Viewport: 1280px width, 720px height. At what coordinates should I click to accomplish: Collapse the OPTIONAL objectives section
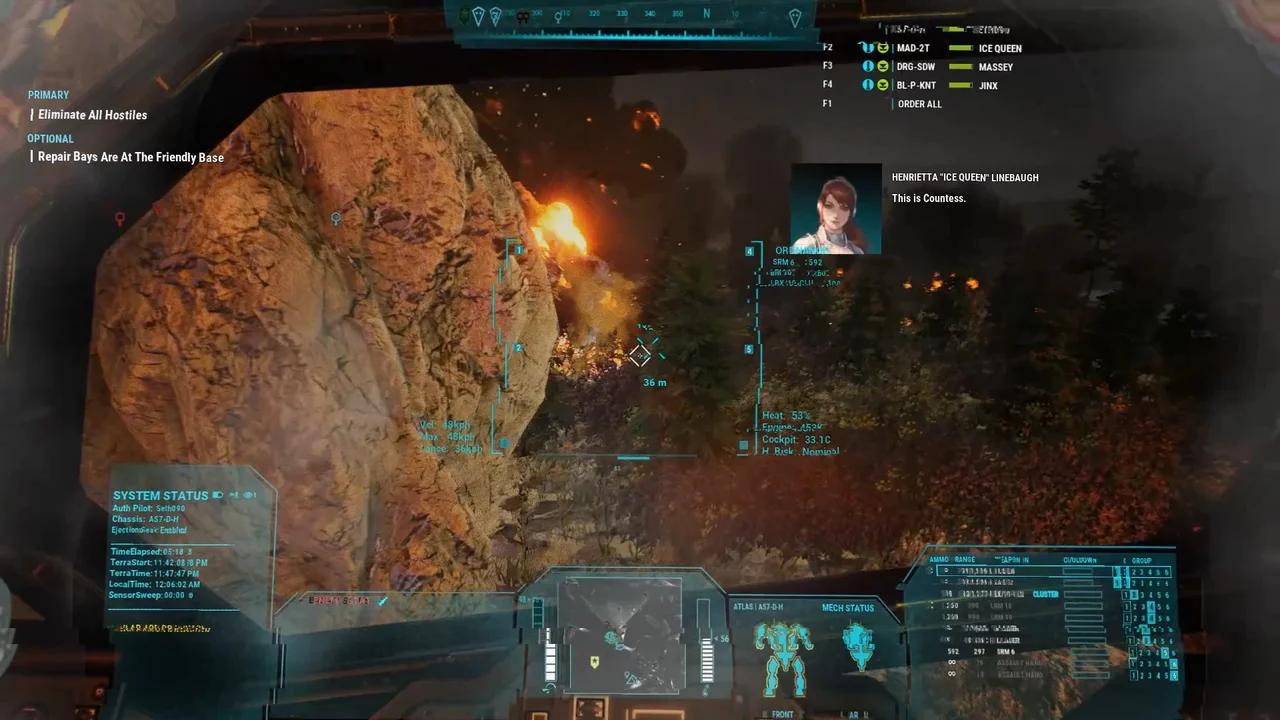tap(50, 138)
